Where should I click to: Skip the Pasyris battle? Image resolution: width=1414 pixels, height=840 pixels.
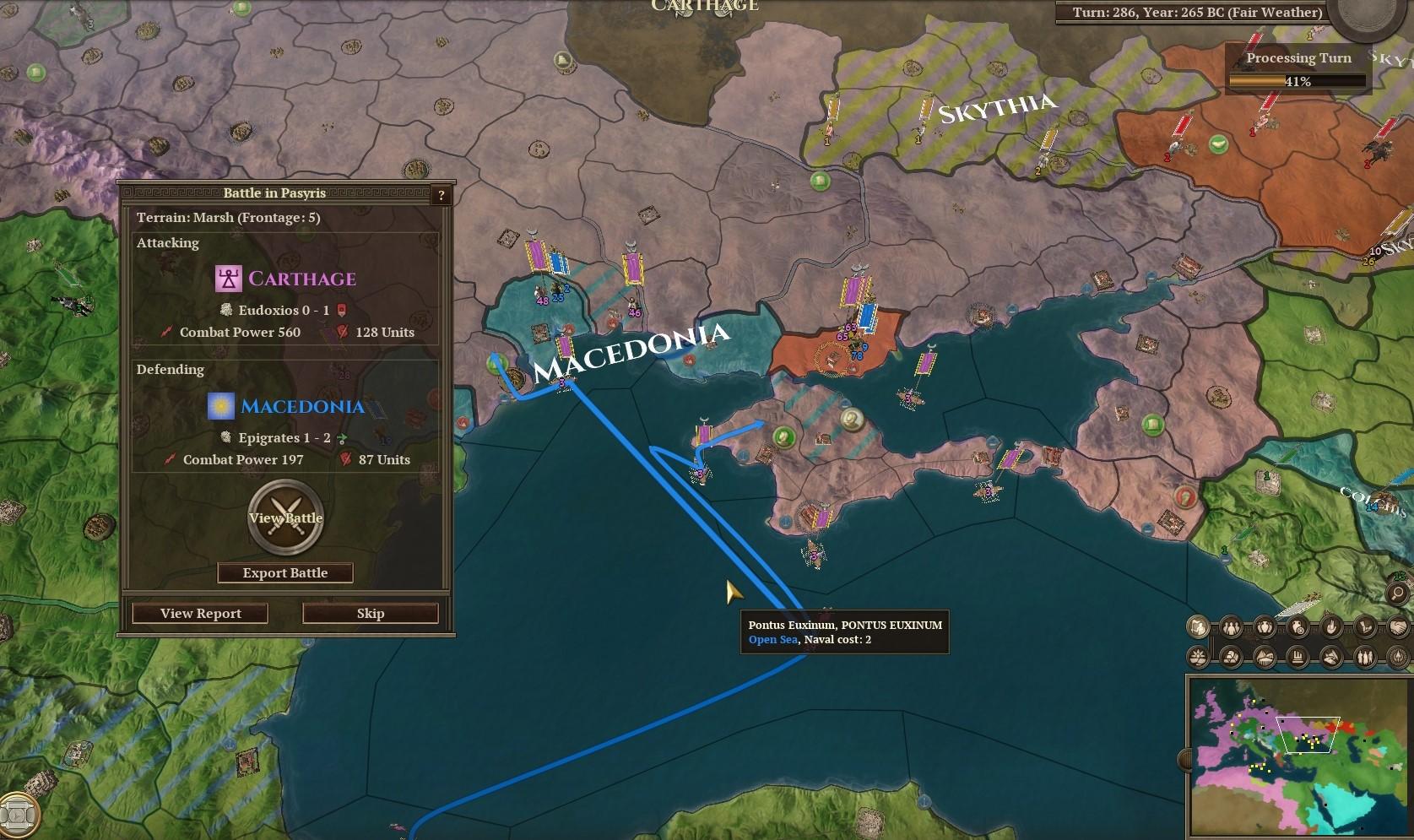click(x=370, y=613)
